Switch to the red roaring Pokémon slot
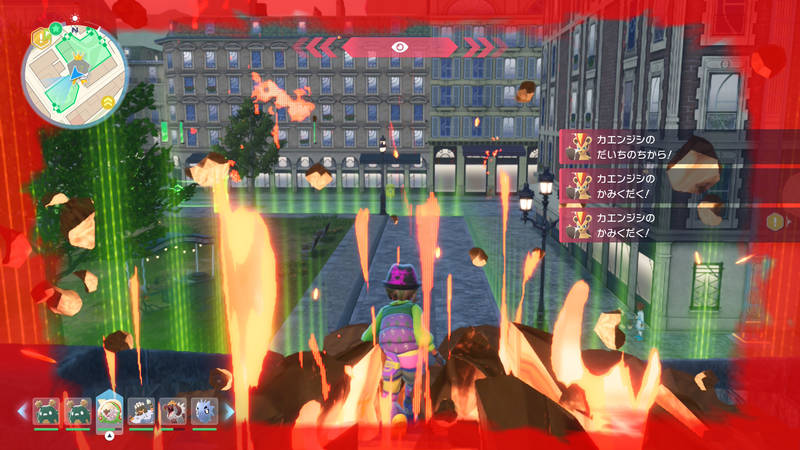Screen dimensions: 800x450 172,410
